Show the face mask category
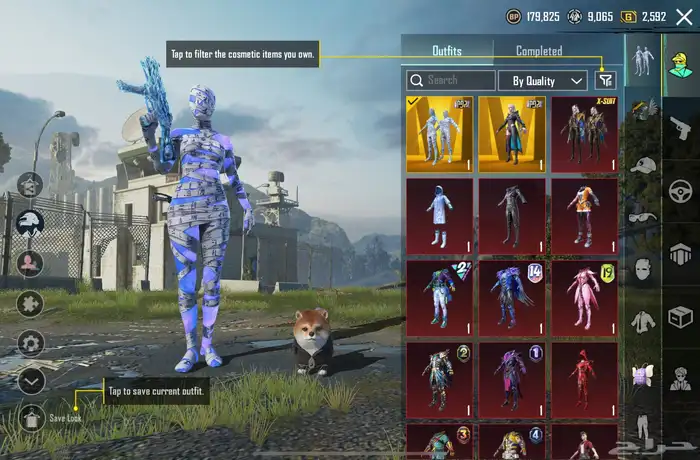Screen dimensions: 700x460 click(x=642, y=268)
